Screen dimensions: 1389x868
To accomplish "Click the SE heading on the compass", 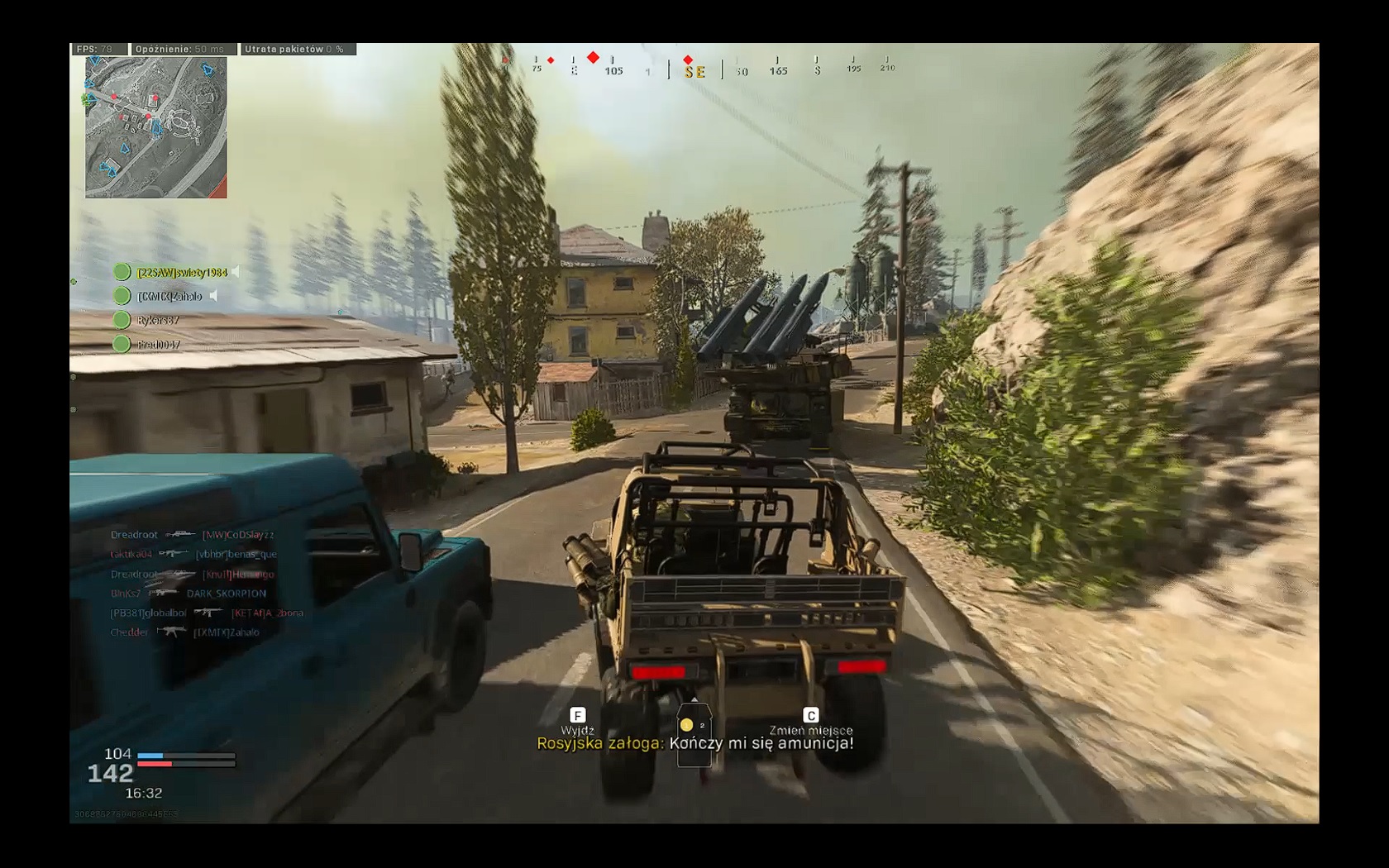I will tap(694, 72).
